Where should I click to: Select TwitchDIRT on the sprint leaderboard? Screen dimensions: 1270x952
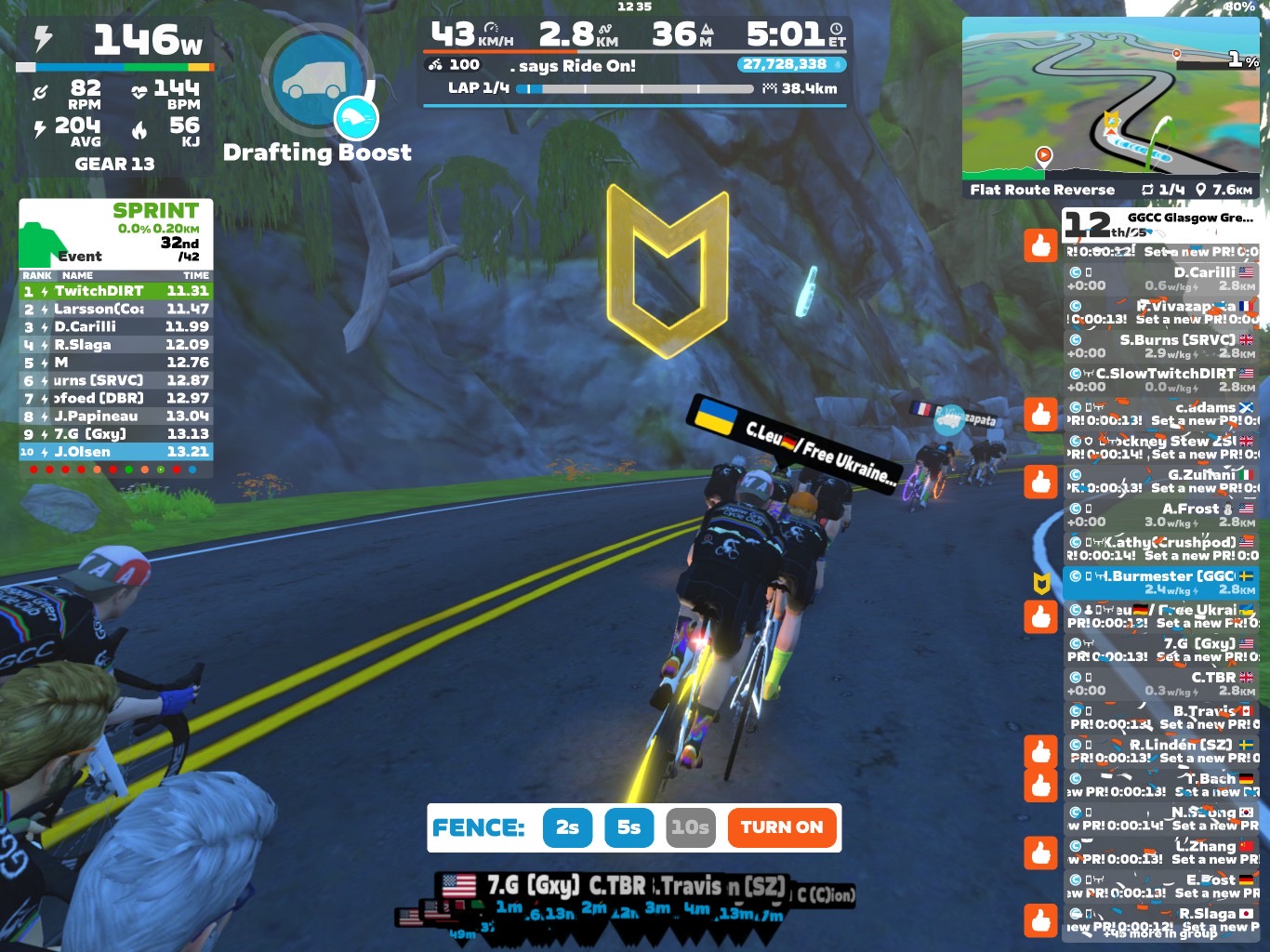116,291
